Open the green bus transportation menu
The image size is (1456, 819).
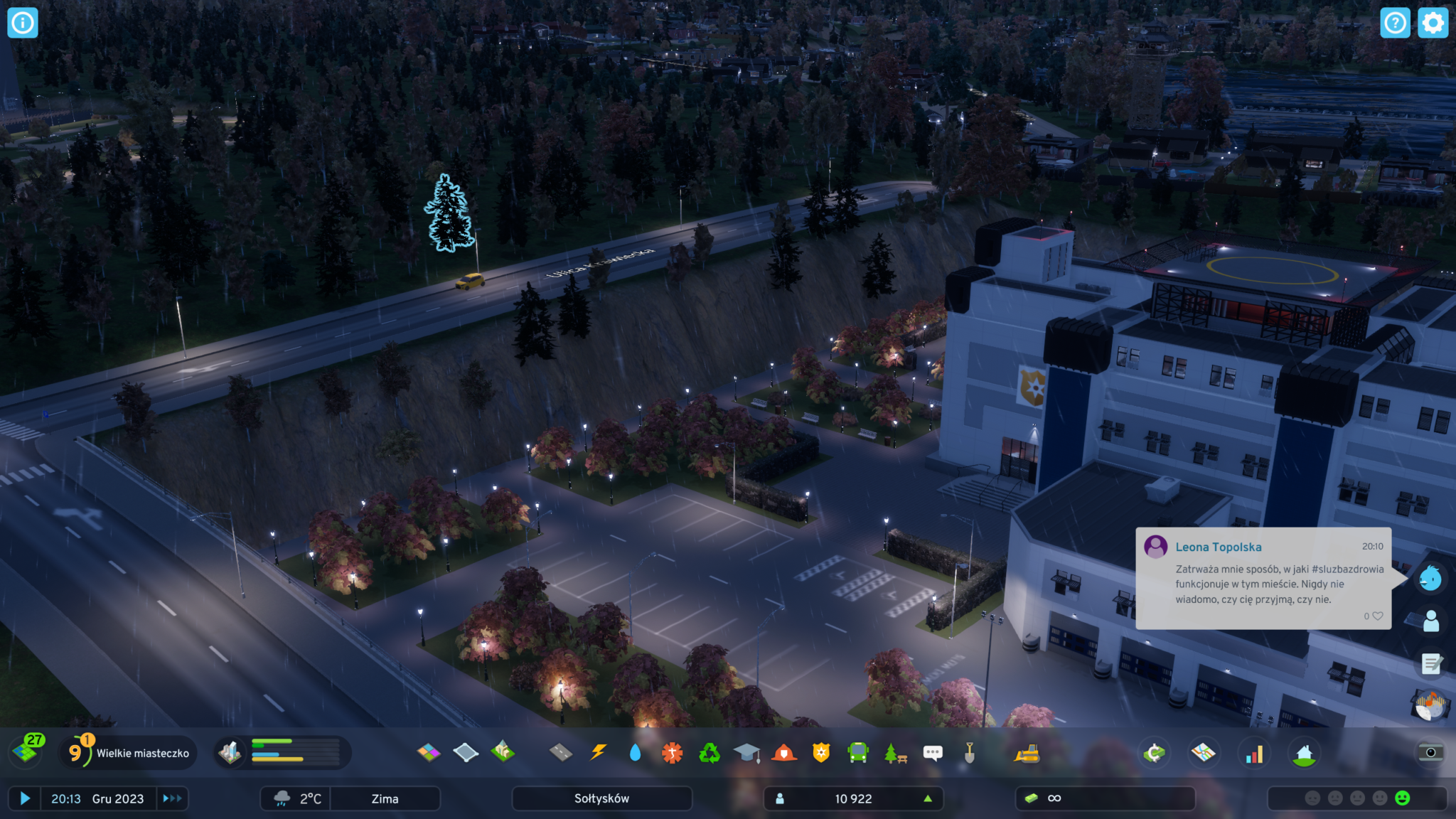click(x=858, y=752)
